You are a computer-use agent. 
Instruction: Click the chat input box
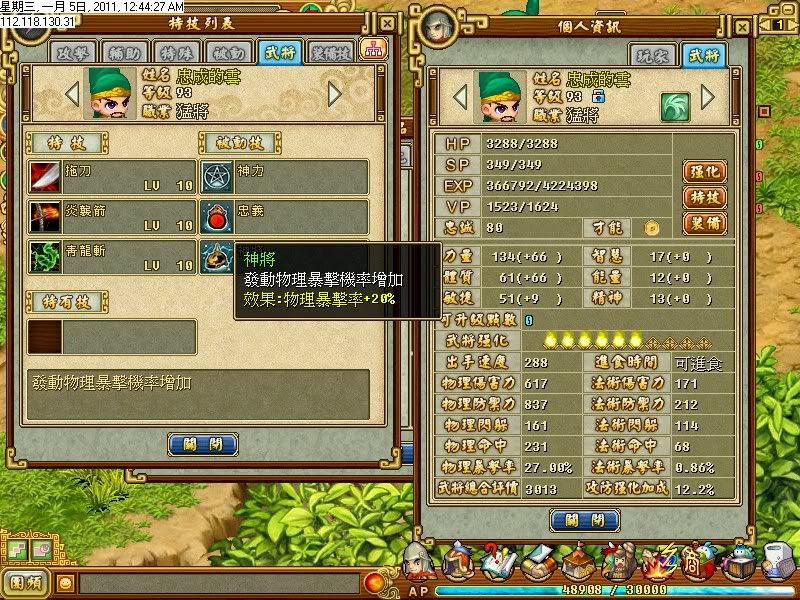click(x=220, y=581)
